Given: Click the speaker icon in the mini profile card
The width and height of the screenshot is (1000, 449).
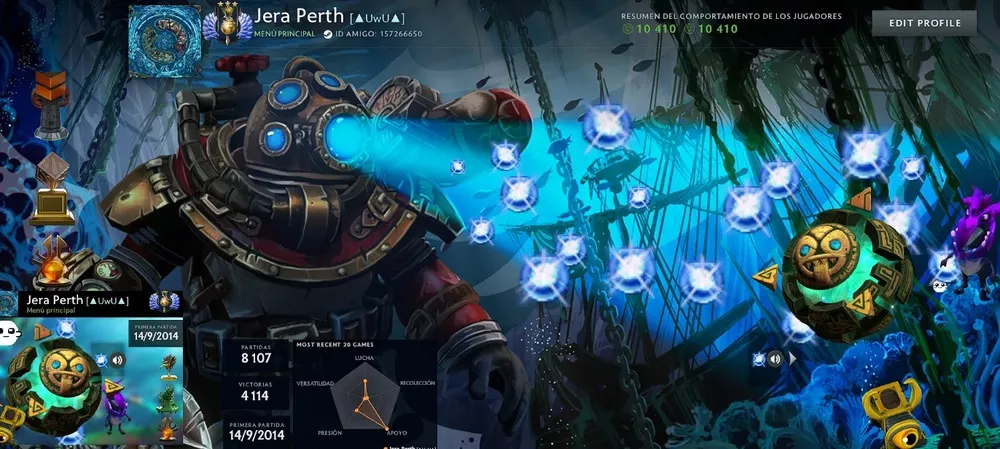Looking at the screenshot, I should (117, 360).
